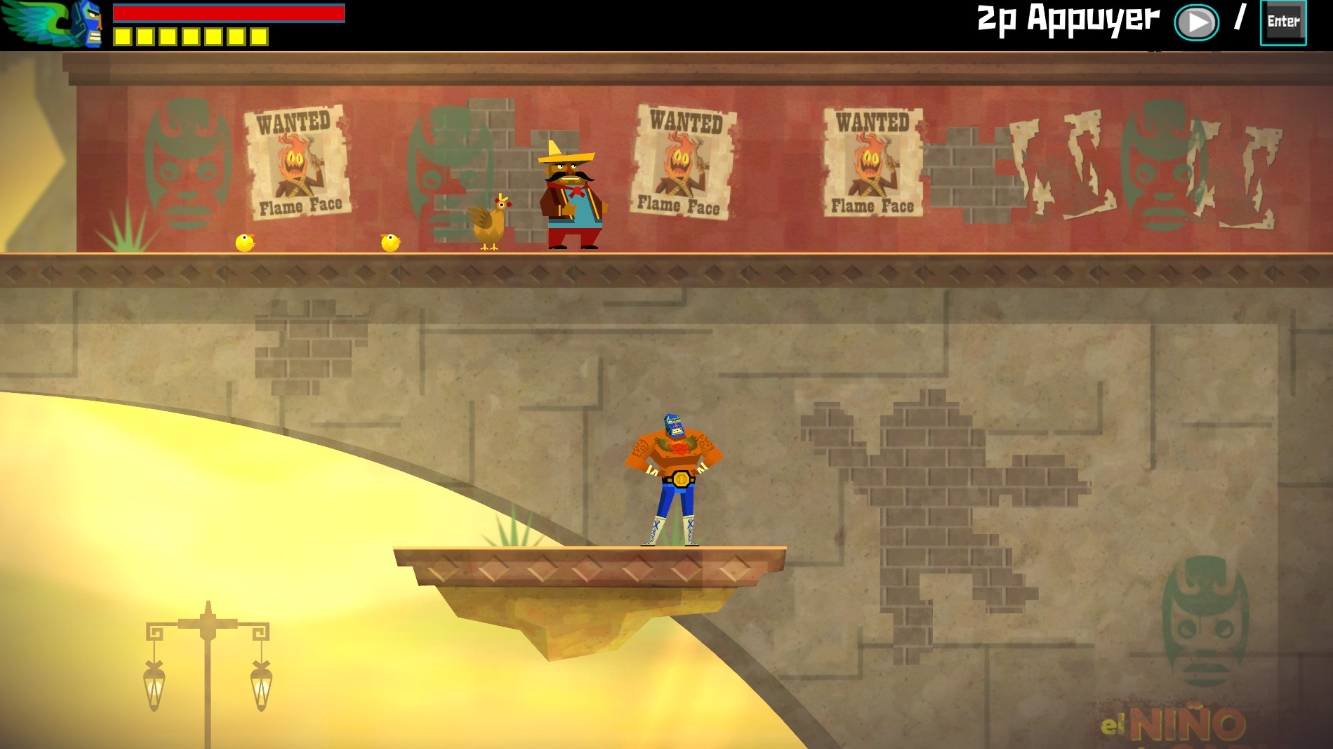Click the 2p Appuyer text prompt

1070,18
